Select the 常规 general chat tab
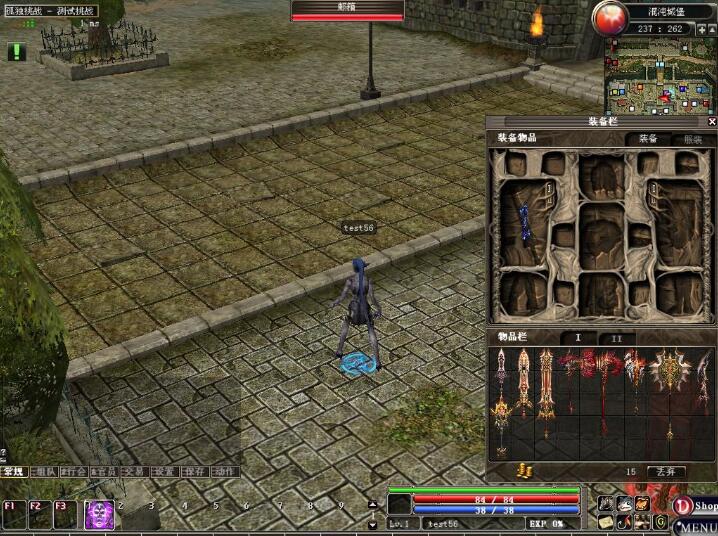 (x=13, y=471)
